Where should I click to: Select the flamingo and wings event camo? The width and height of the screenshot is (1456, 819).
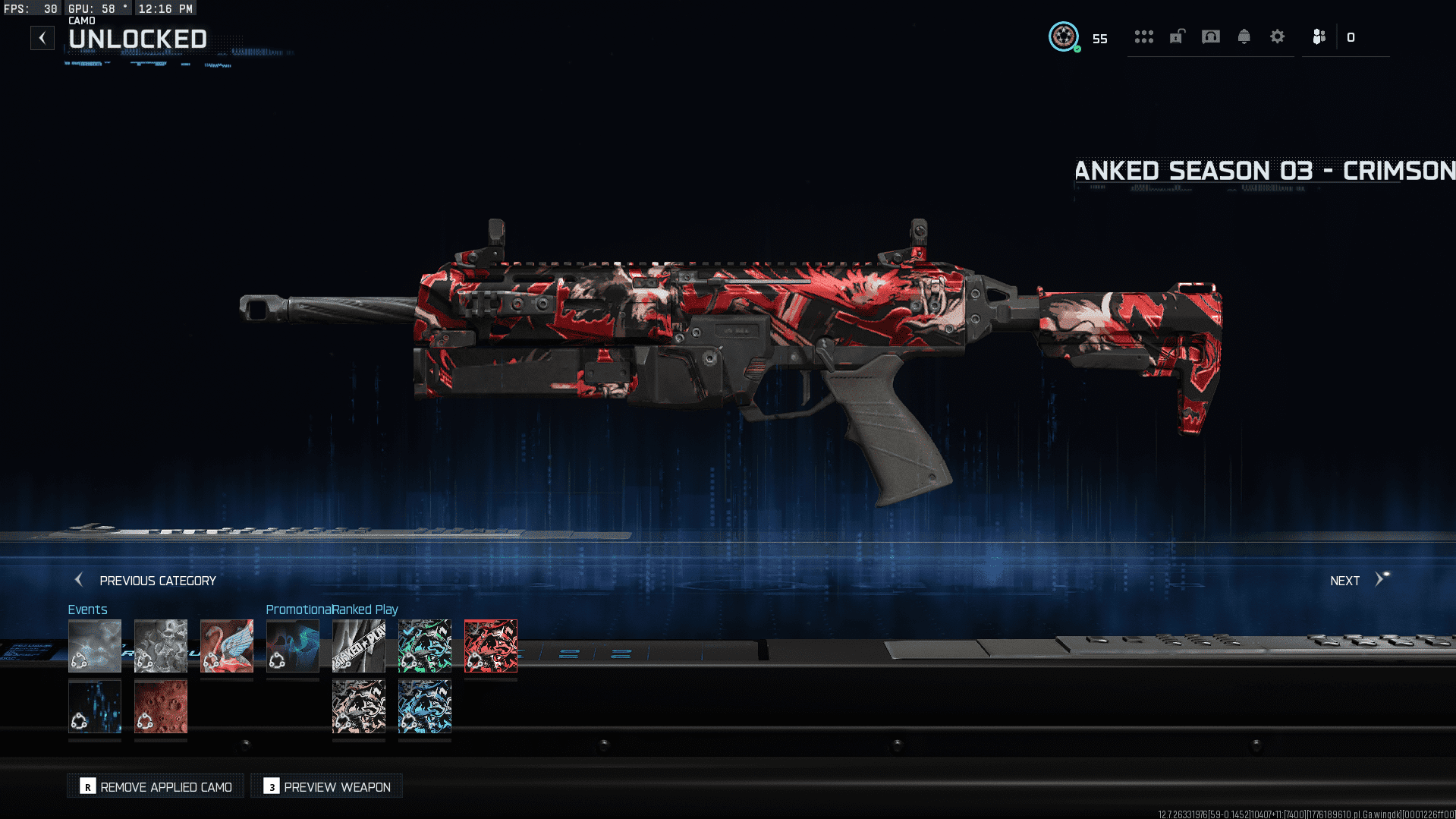pyautogui.click(x=226, y=646)
